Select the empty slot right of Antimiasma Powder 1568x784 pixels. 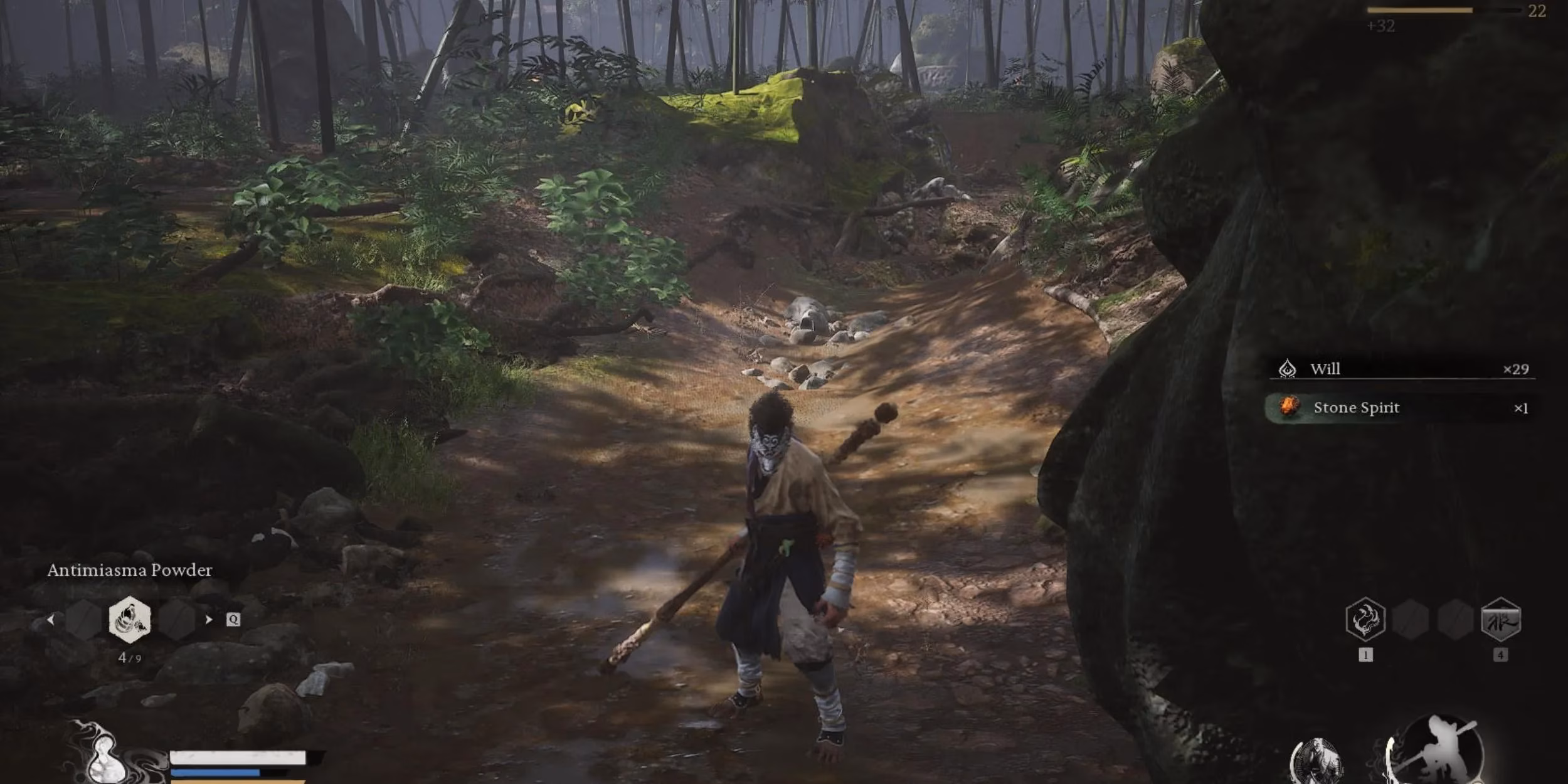pos(177,620)
